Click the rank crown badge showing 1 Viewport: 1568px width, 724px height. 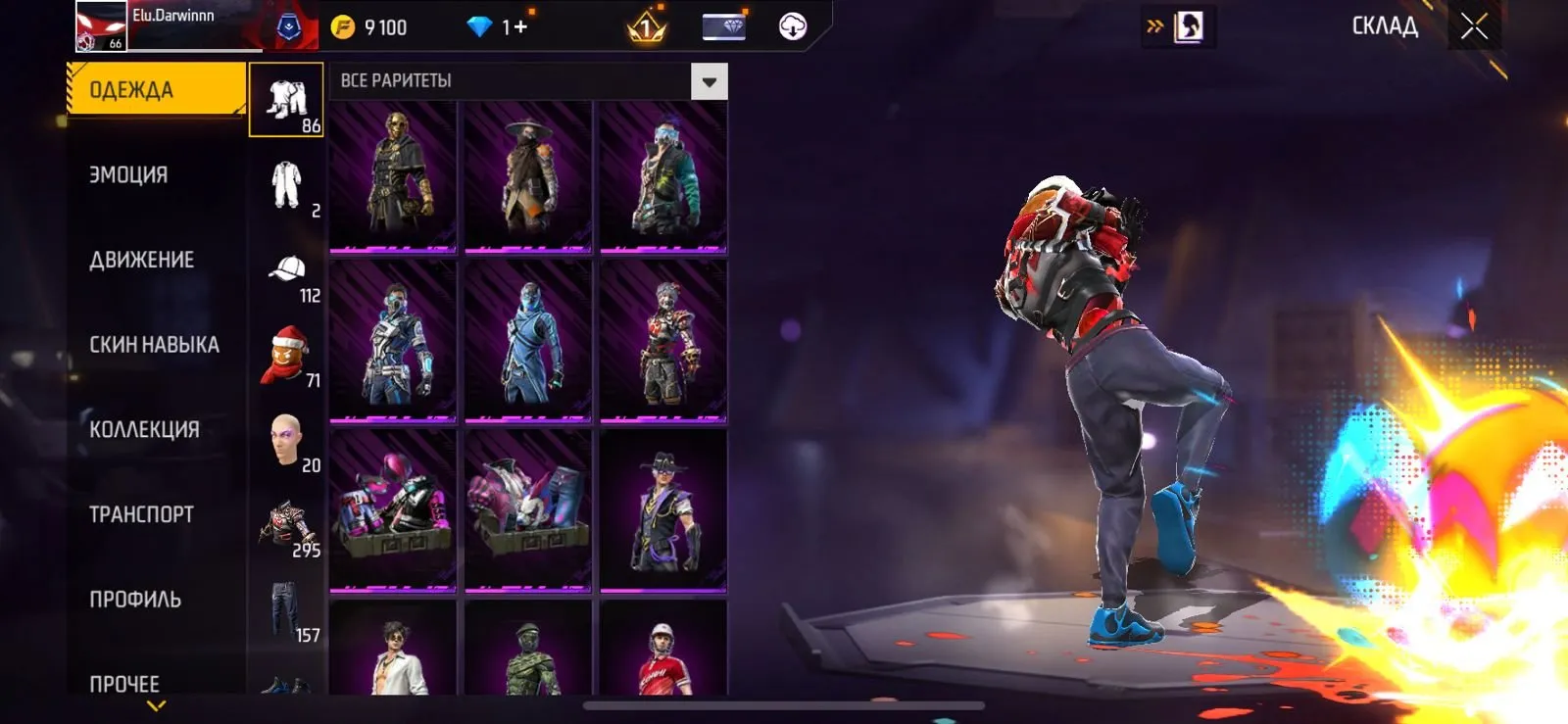pos(647,25)
